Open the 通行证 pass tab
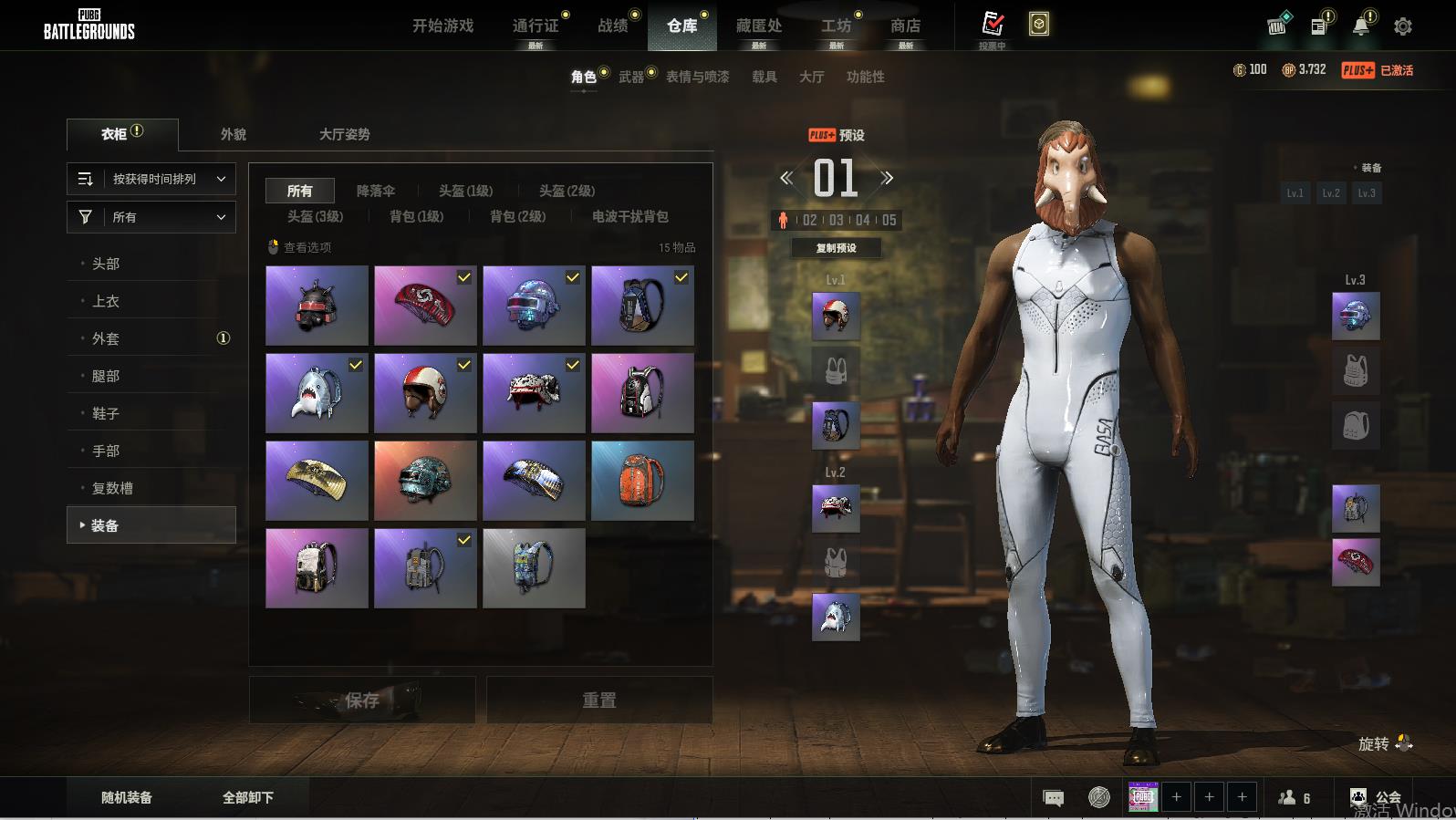1456x820 pixels. (536, 26)
